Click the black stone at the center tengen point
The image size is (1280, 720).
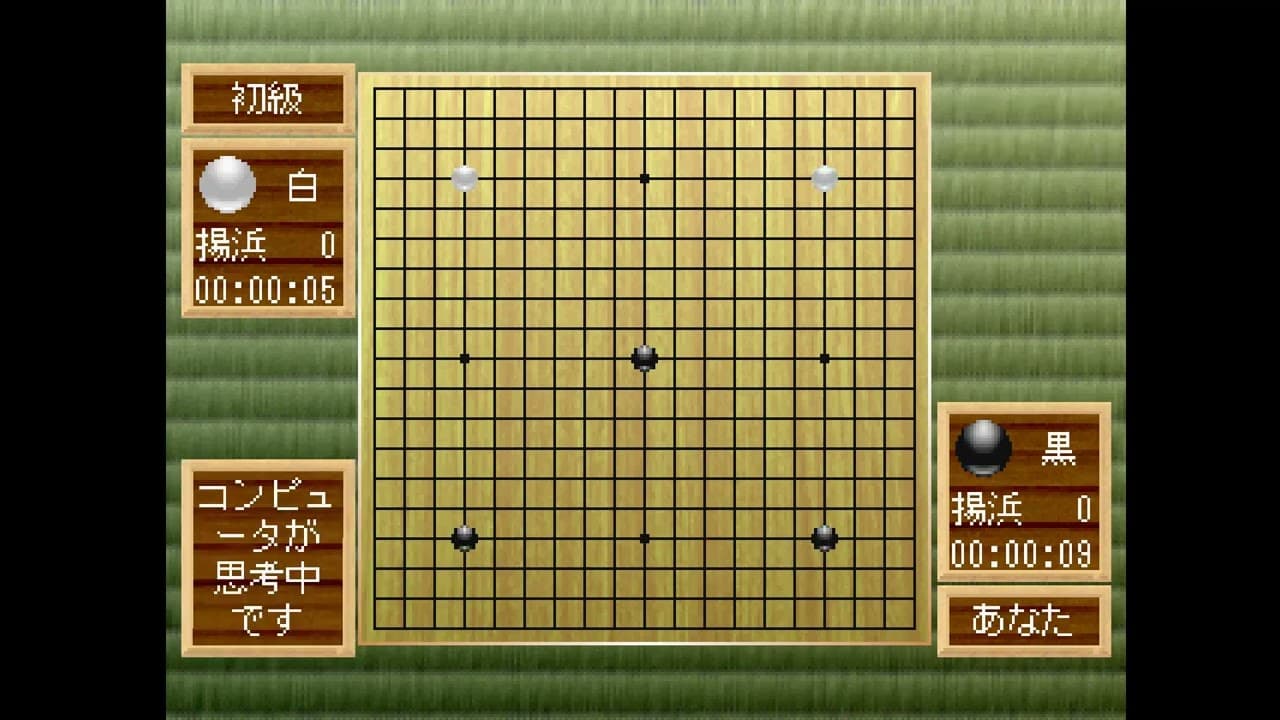[644, 358]
